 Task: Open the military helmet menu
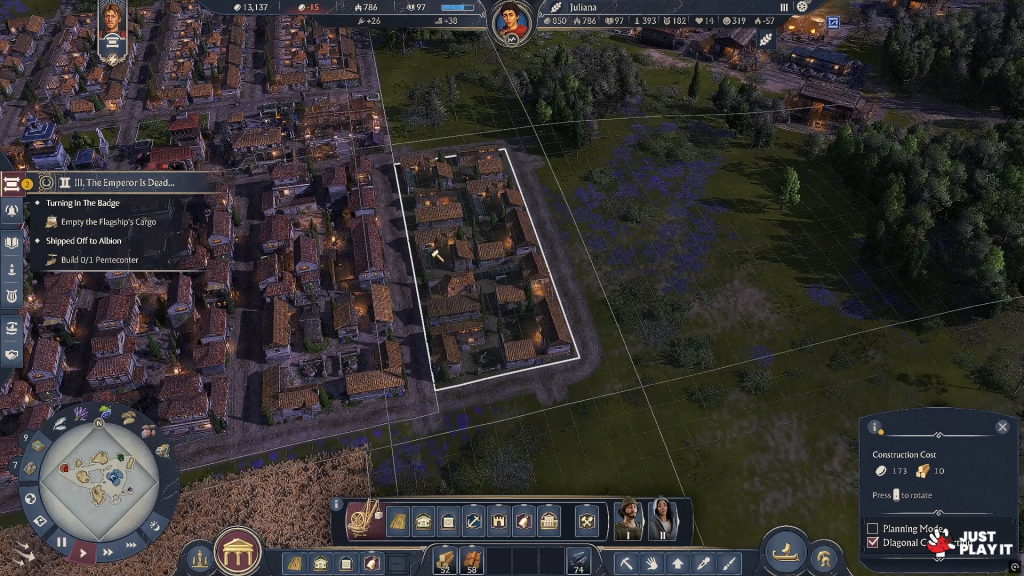click(824, 557)
